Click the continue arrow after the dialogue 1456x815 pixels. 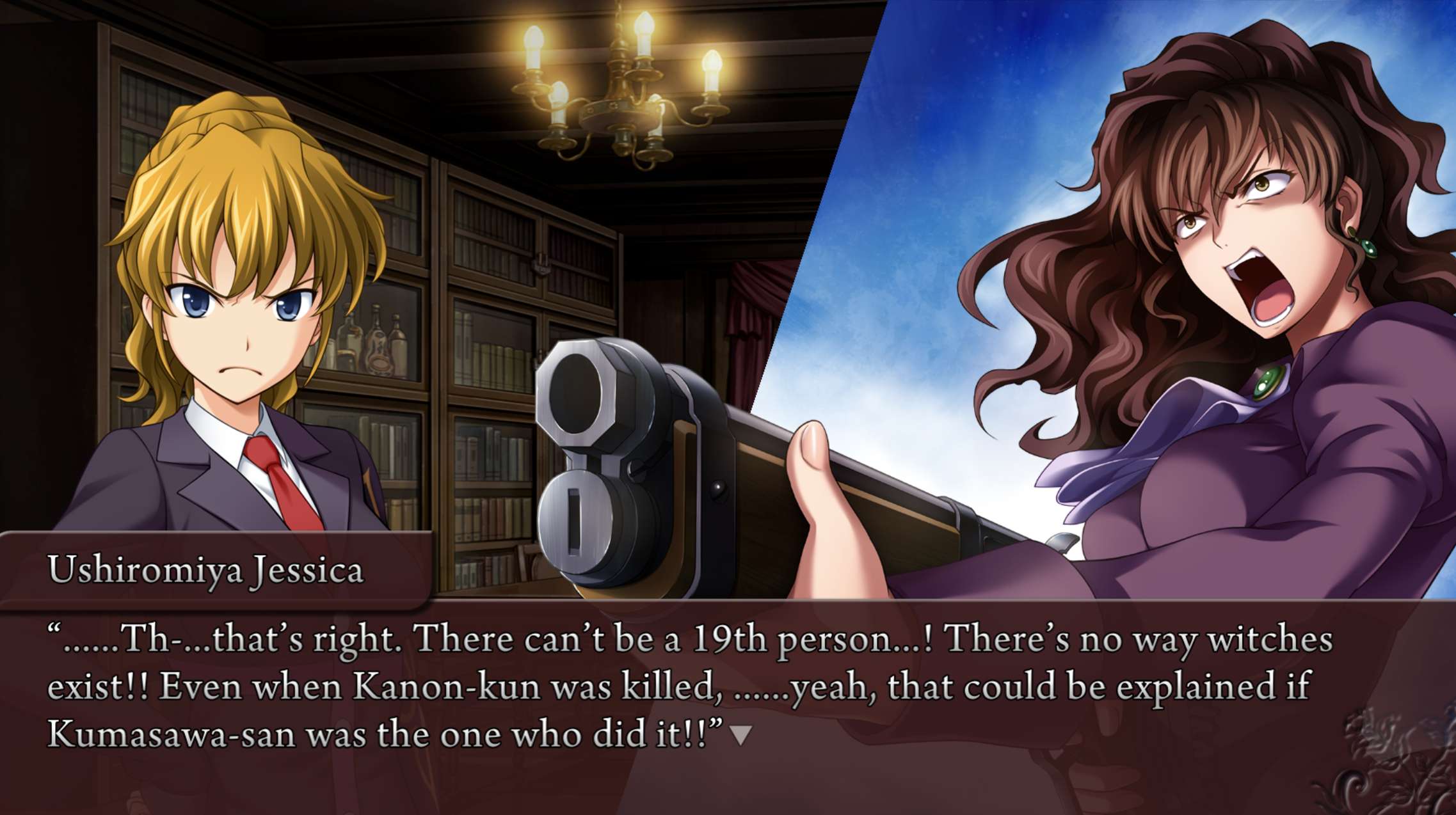(740, 735)
